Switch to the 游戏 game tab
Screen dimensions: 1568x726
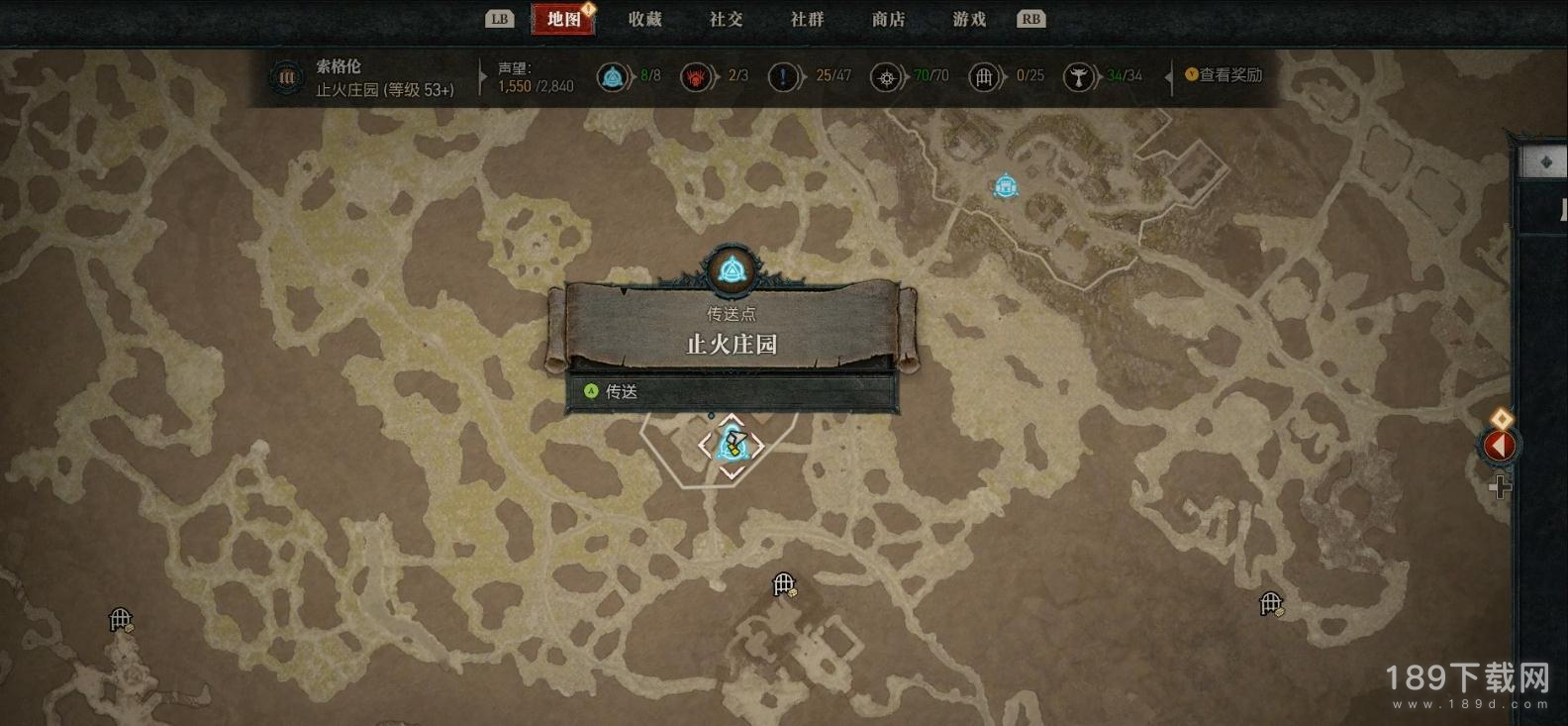(969, 19)
